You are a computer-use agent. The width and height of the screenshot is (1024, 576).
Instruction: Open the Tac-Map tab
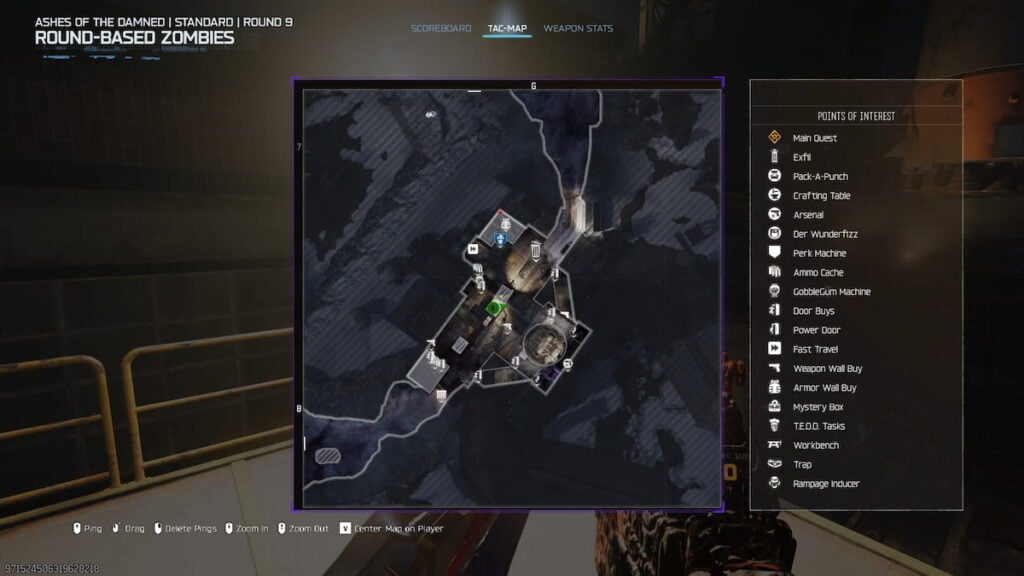[x=507, y=28]
